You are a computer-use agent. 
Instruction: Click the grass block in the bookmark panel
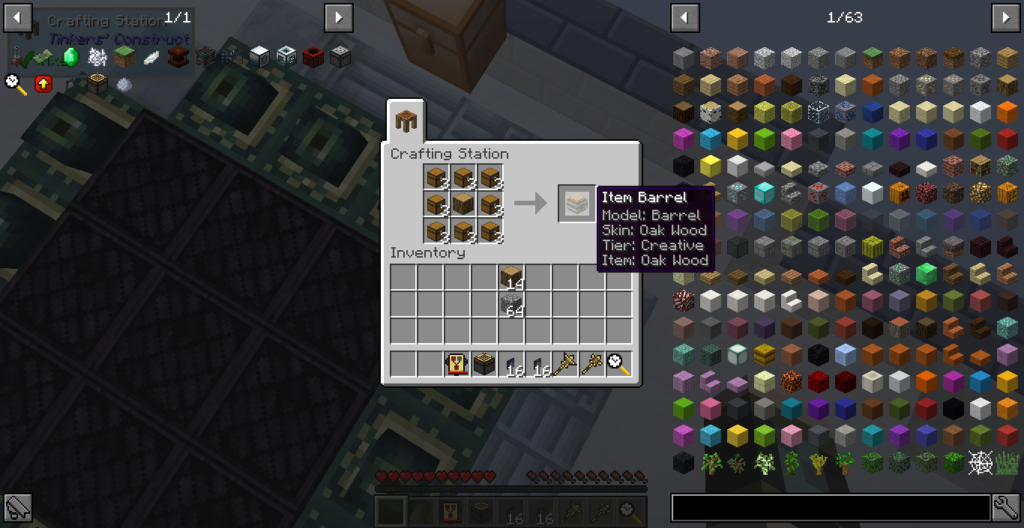[124, 57]
